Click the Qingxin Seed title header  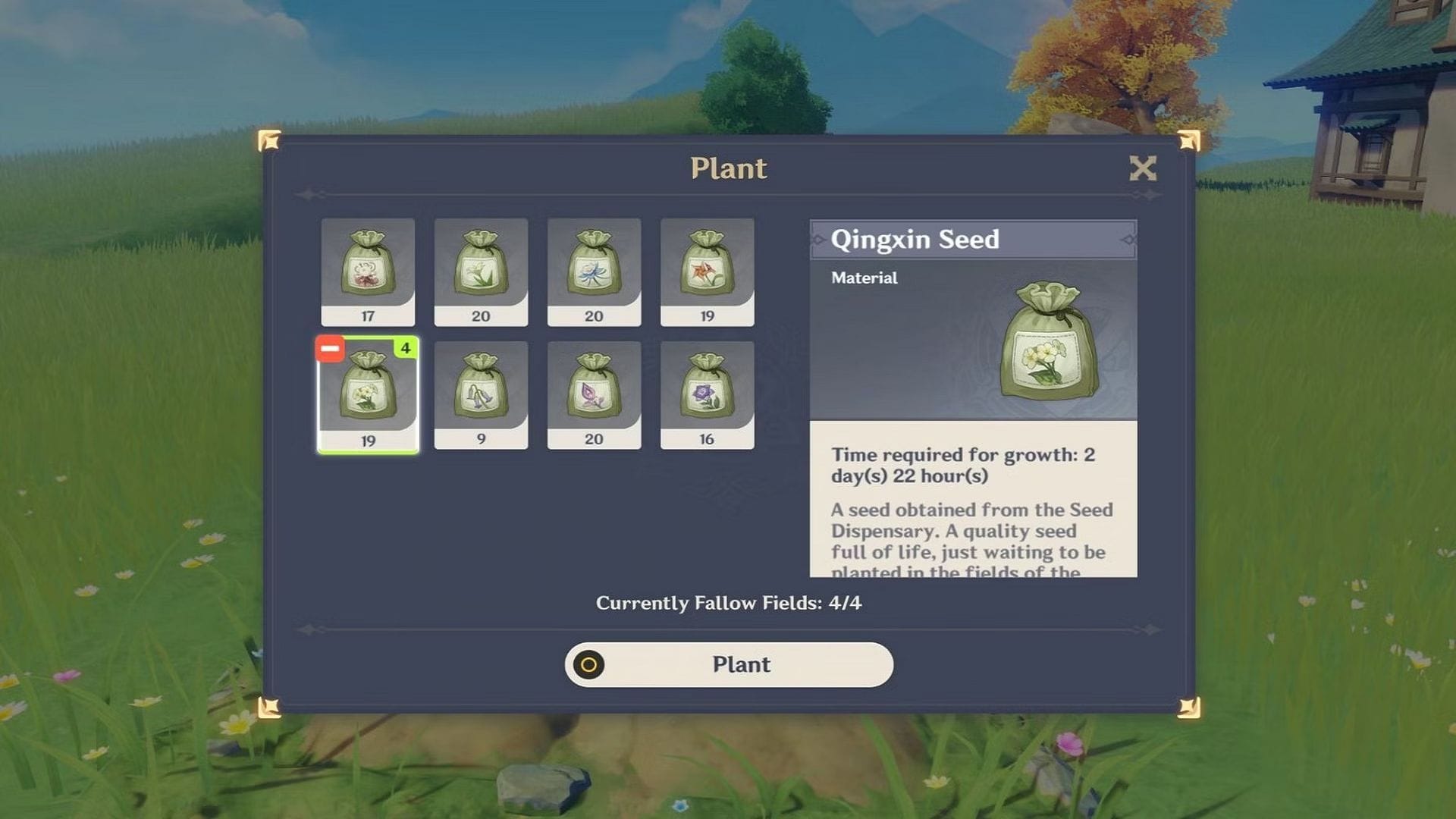click(915, 240)
